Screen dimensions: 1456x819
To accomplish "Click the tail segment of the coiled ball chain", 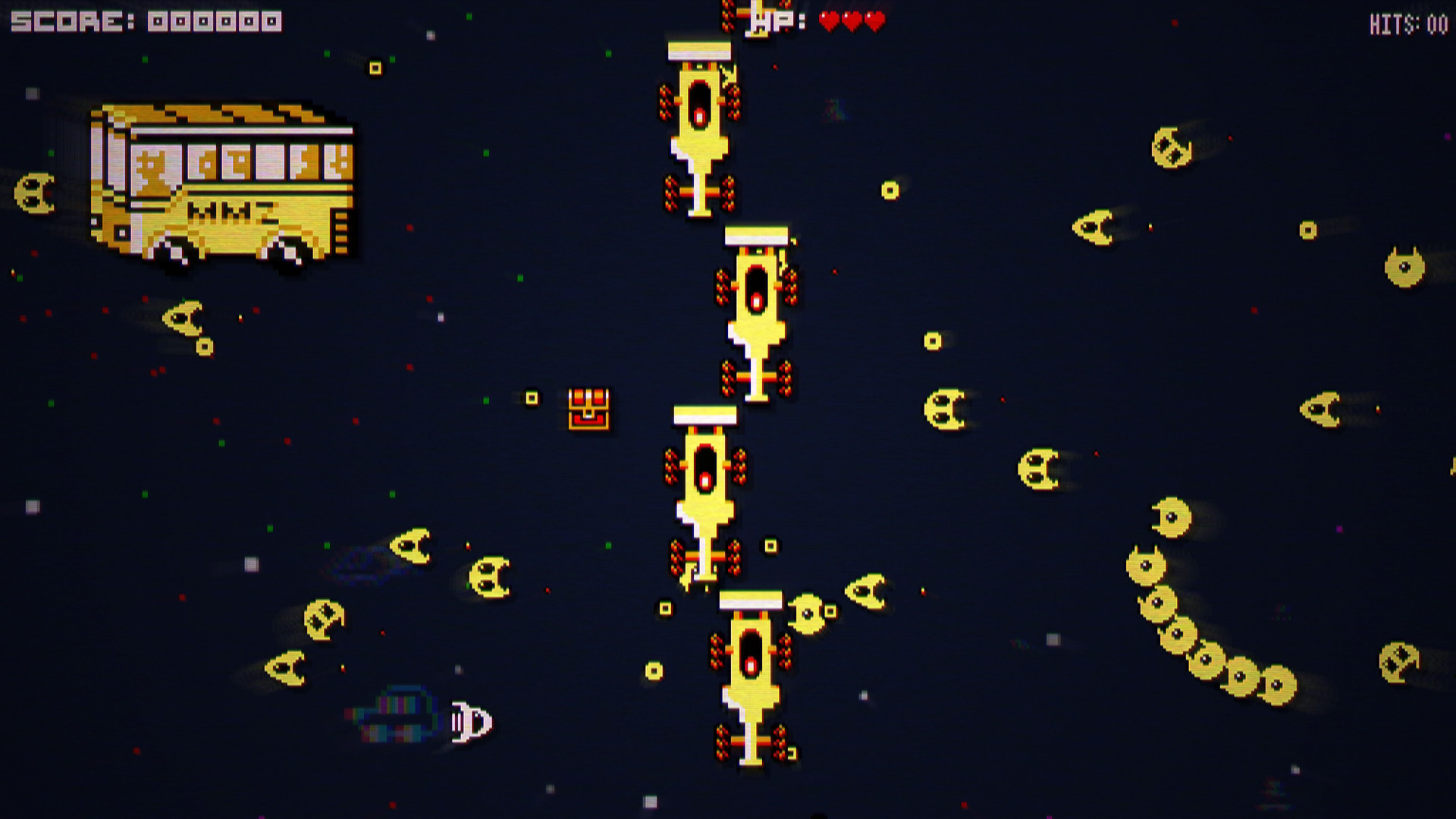I will (1278, 686).
